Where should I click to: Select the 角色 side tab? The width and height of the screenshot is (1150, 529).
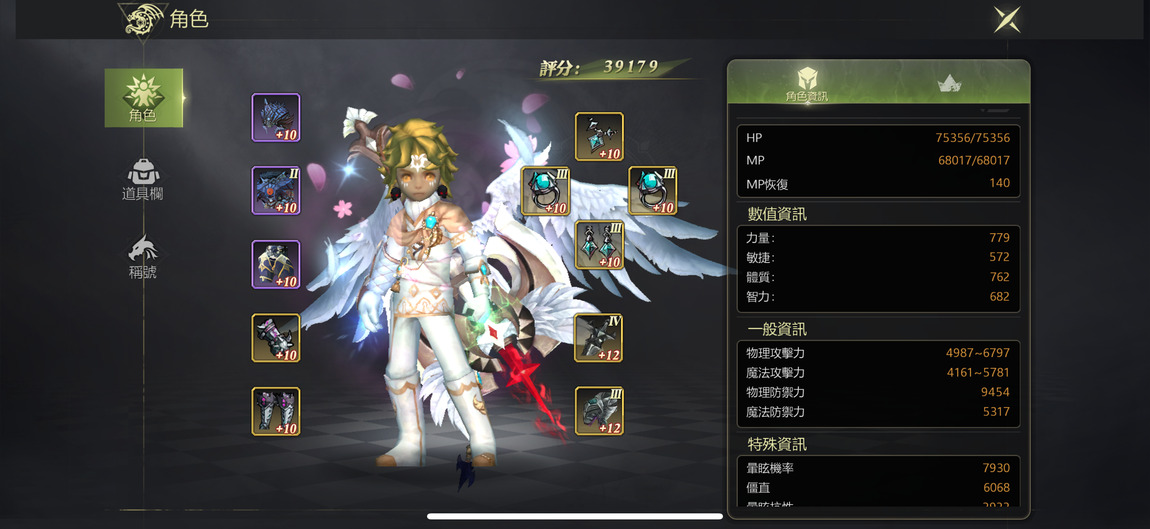[143, 97]
